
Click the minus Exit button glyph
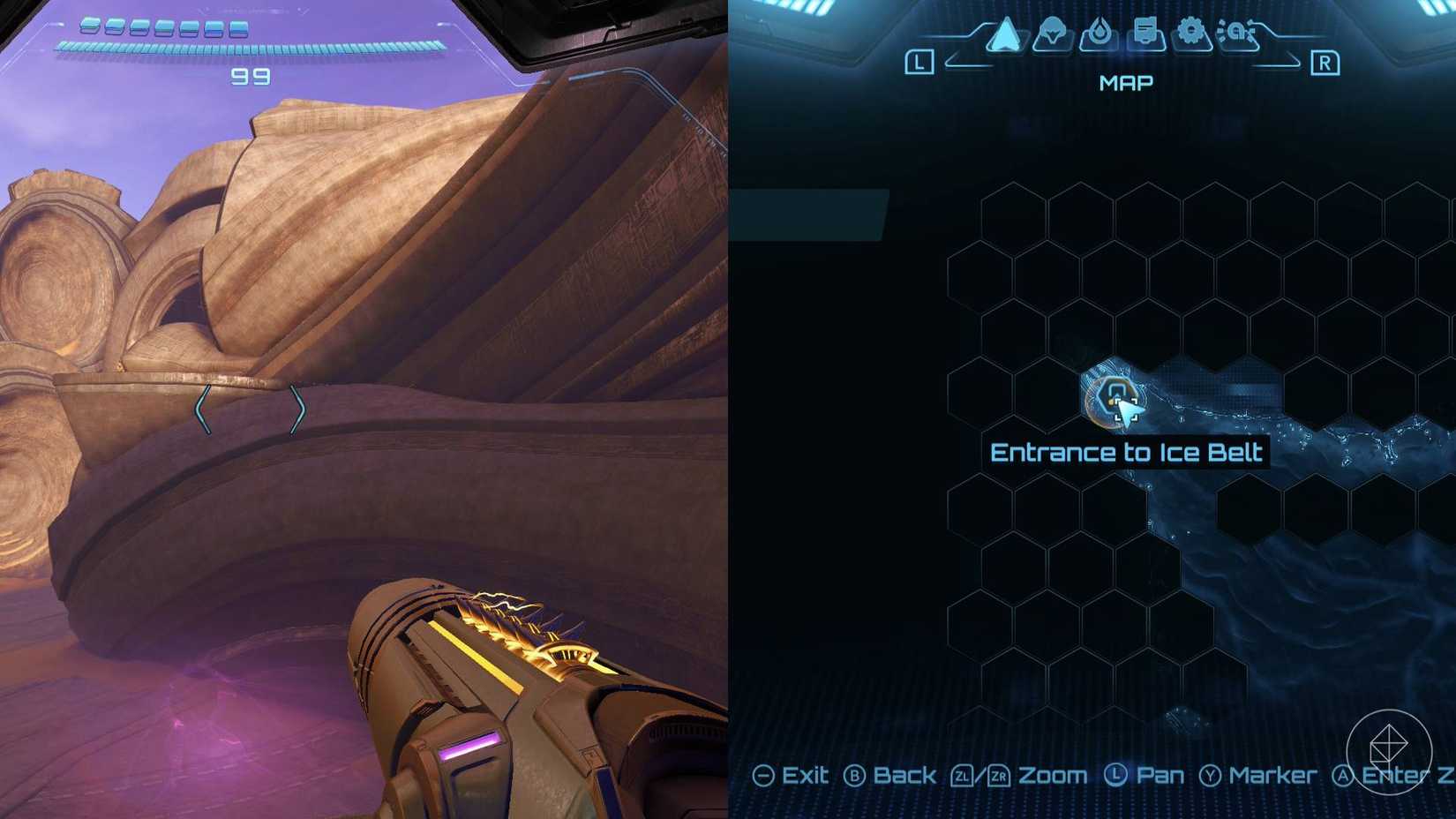[764, 776]
